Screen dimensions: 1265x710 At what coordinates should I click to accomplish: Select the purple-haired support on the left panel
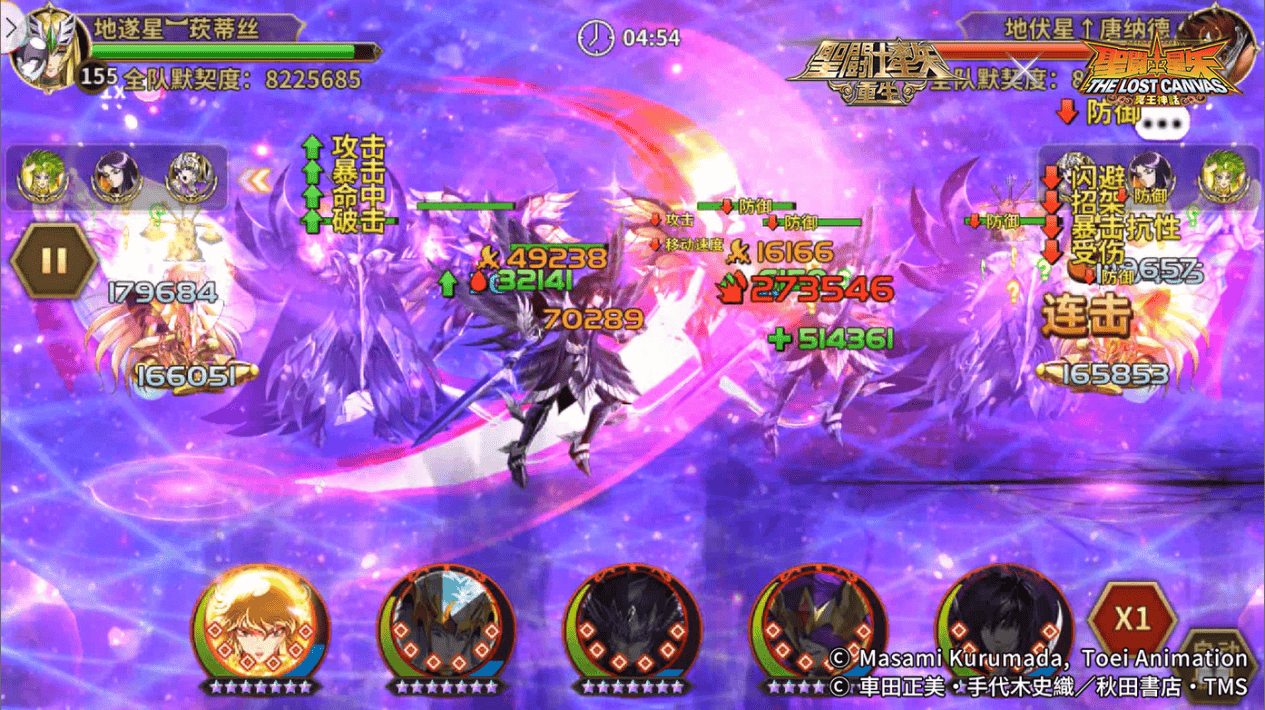(x=115, y=177)
